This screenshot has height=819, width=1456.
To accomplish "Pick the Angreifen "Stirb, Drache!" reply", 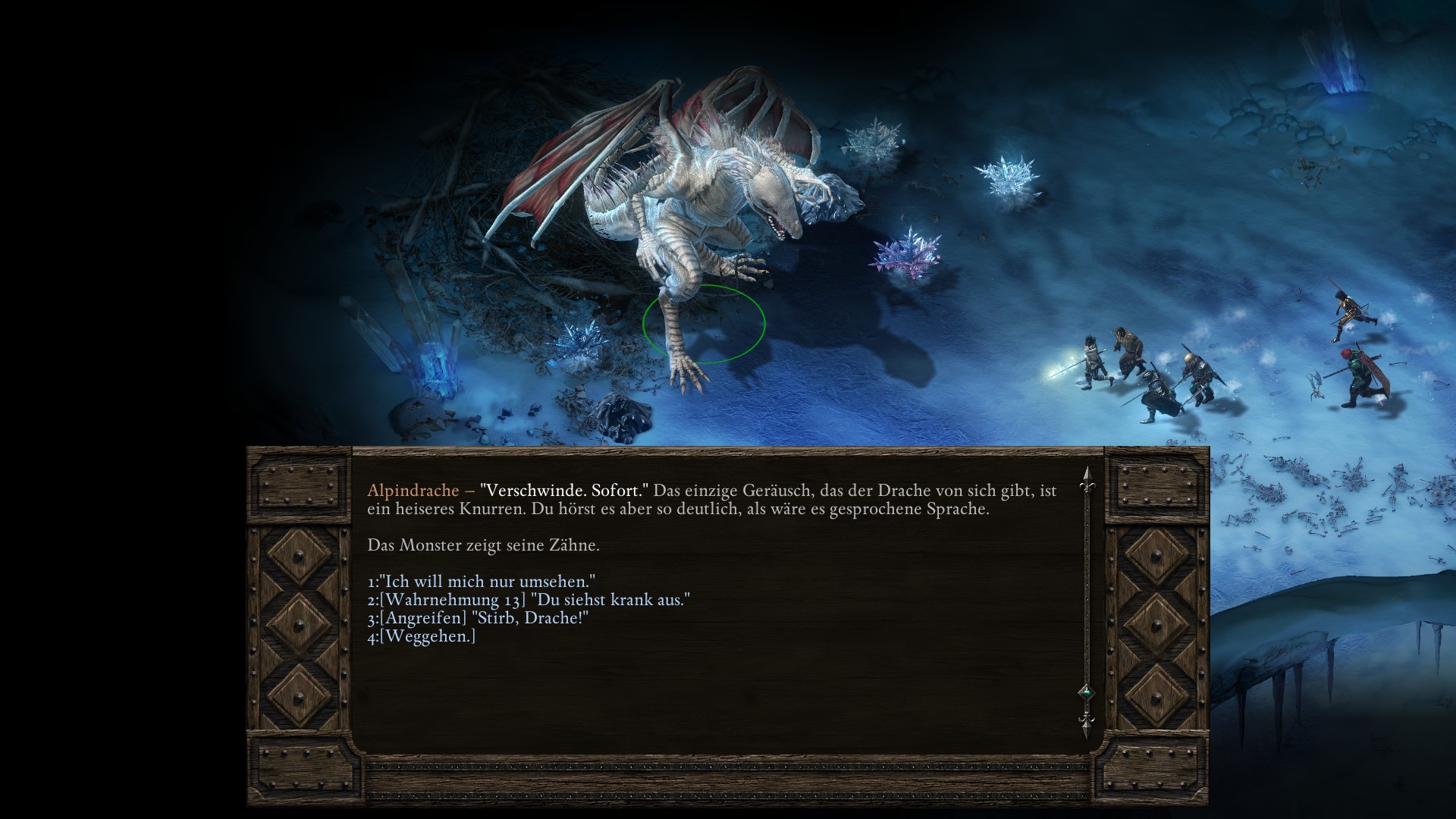I will 478,618.
